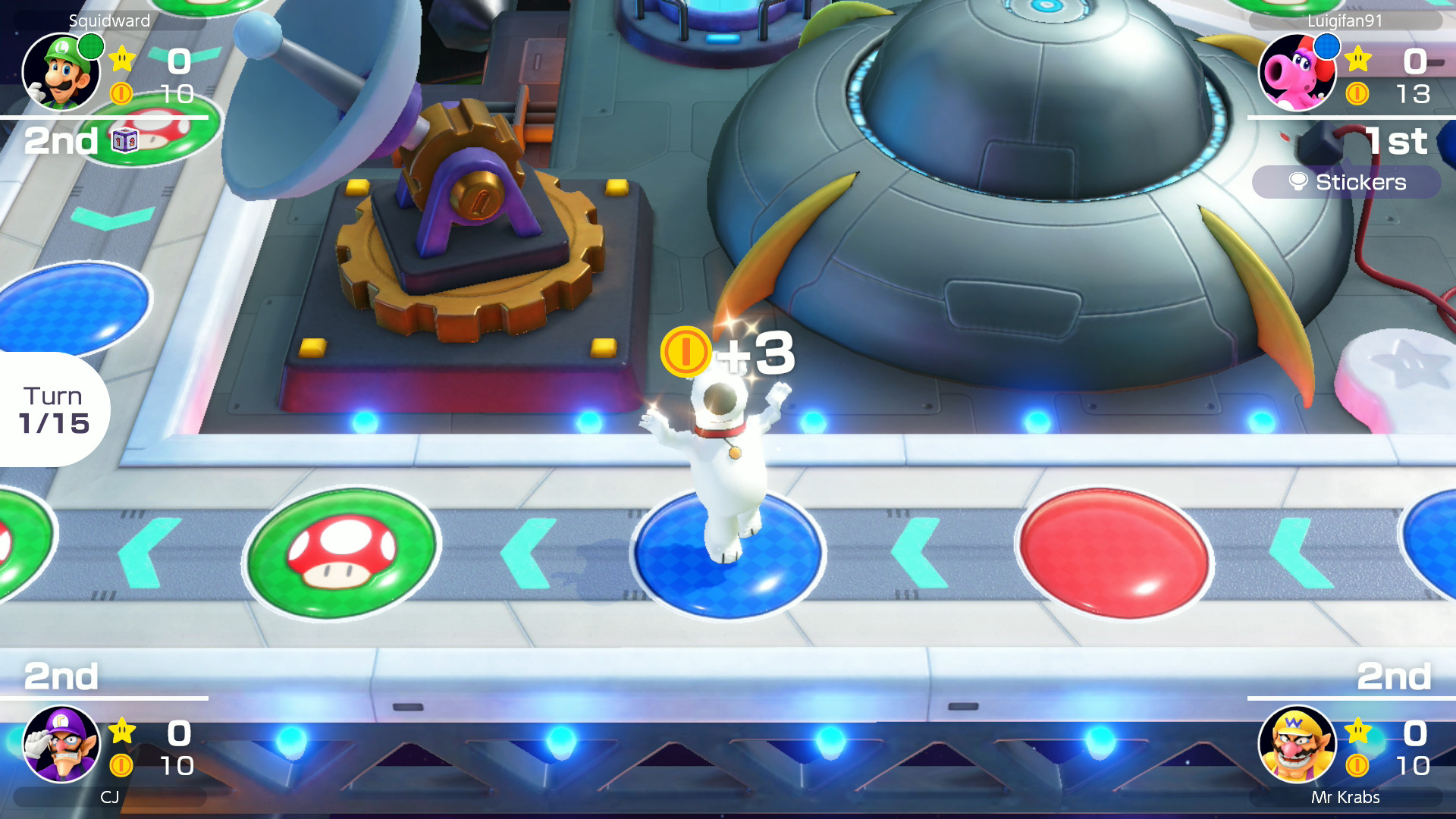Image resolution: width=1456 pixels, height=819 pixels.
Task: Select the 1st place rank label
Action: tap(1396, 140)
